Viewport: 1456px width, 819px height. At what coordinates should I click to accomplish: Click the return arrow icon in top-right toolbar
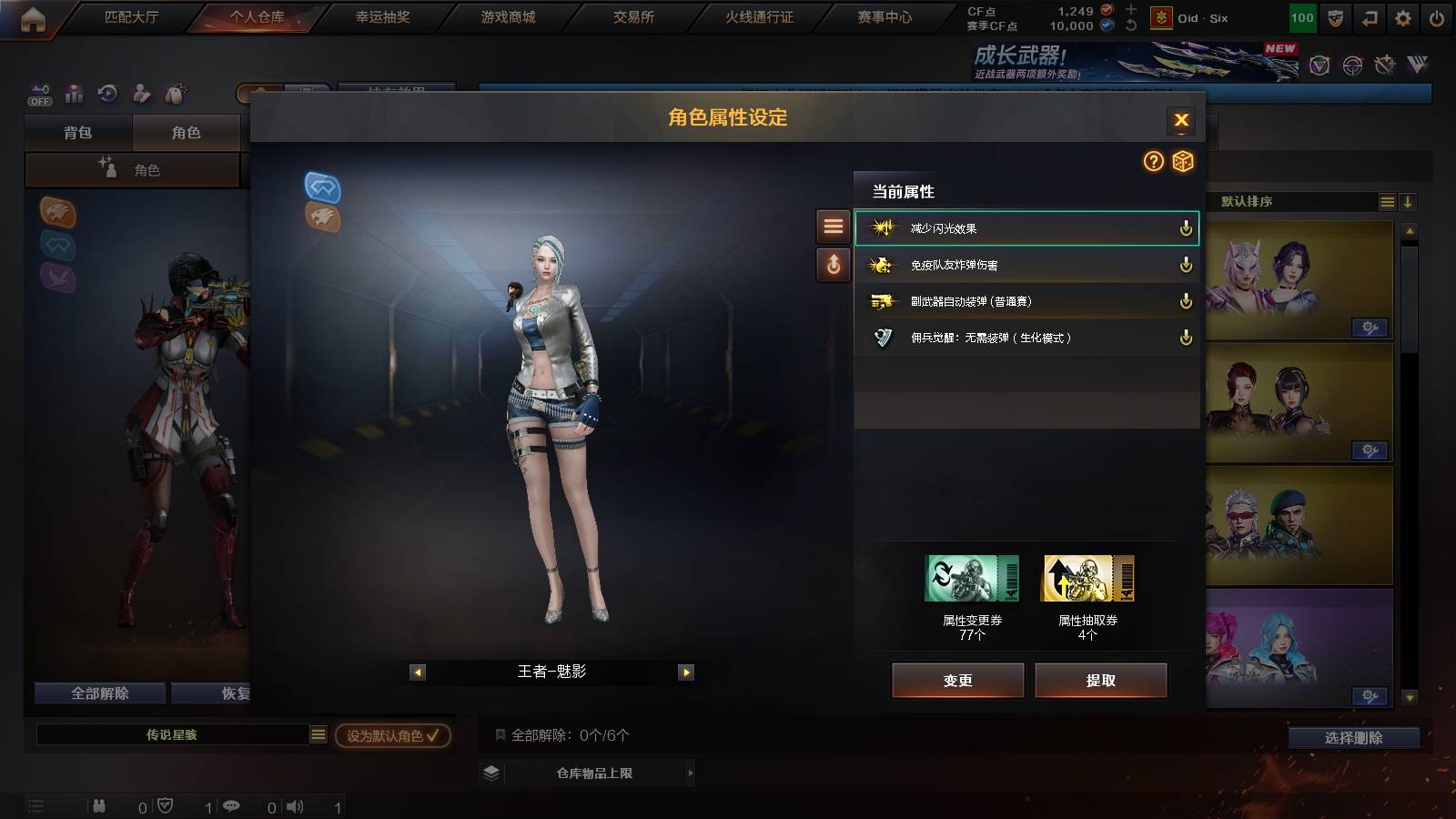point(1369,16)
